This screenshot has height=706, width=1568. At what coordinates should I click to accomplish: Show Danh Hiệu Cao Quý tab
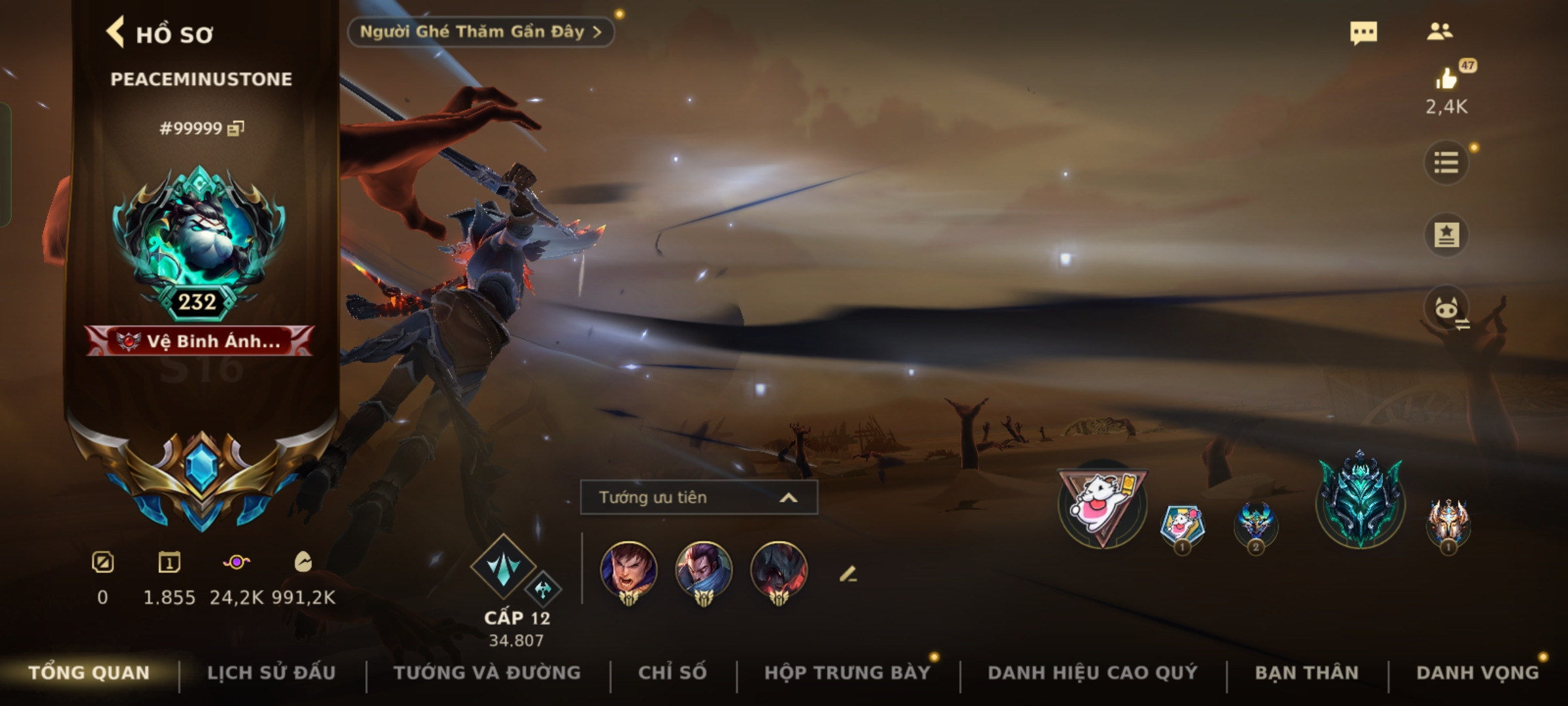tap(1092, 673)
